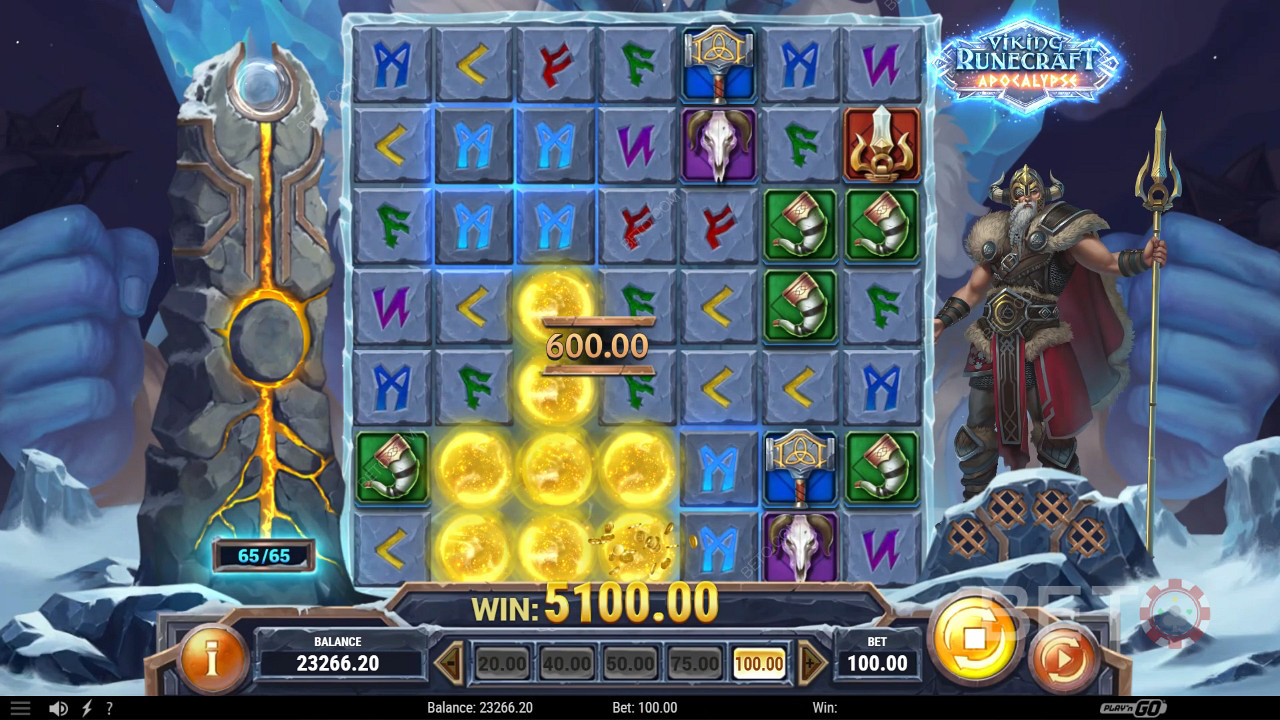The image size is (1280, 720).
Task: Toggle the lightning bolt fast play
Action: [x=87, y=708]
